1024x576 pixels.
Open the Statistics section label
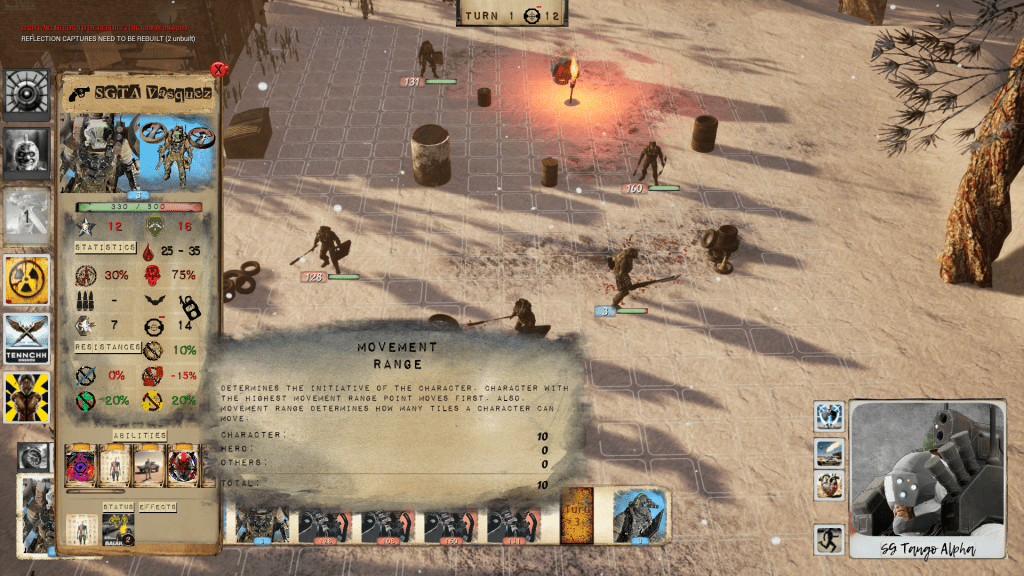106,247
